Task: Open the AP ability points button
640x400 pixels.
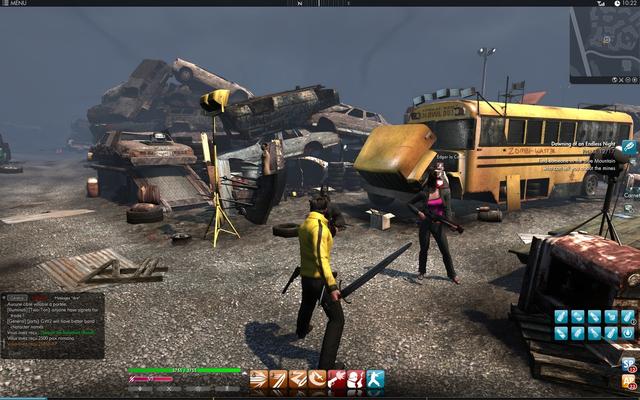Action: pyautogui.click(x=628, y=381)
